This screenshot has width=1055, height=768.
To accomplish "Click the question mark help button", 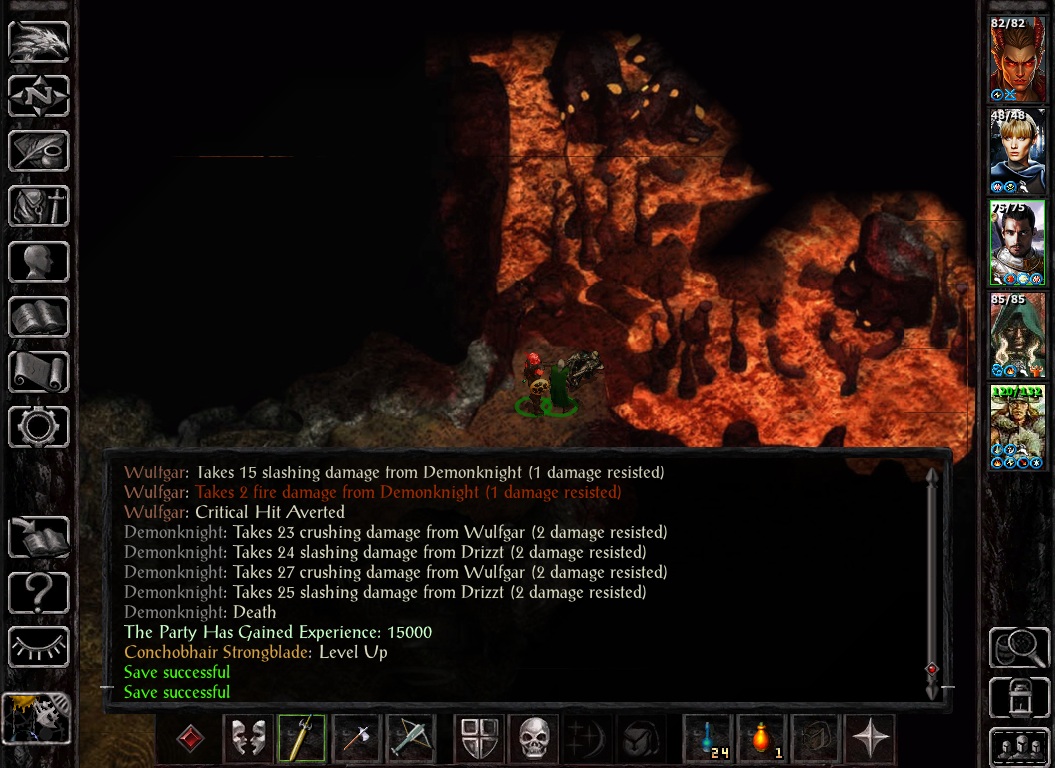I will point(39,592).
